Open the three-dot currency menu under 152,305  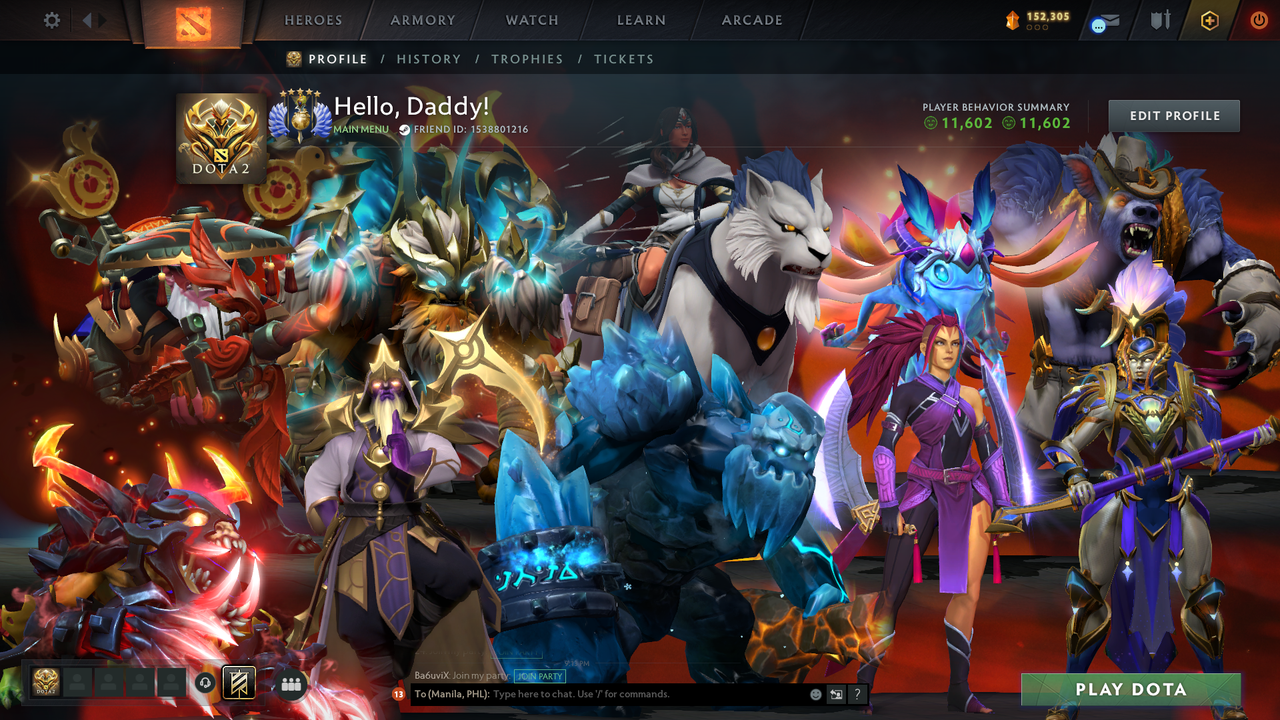1036,27
